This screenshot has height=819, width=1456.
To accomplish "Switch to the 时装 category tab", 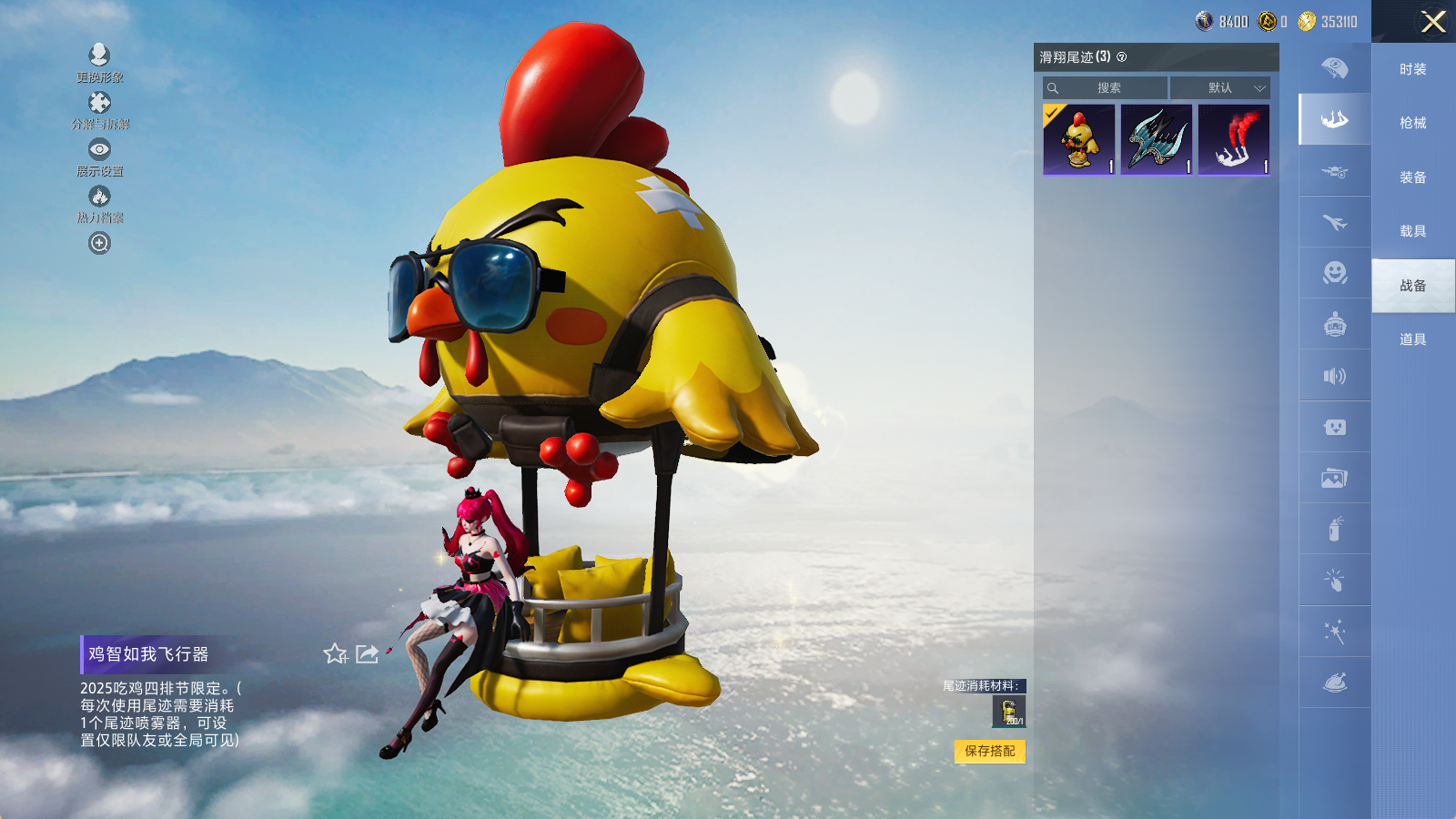I will [1412, 69].
